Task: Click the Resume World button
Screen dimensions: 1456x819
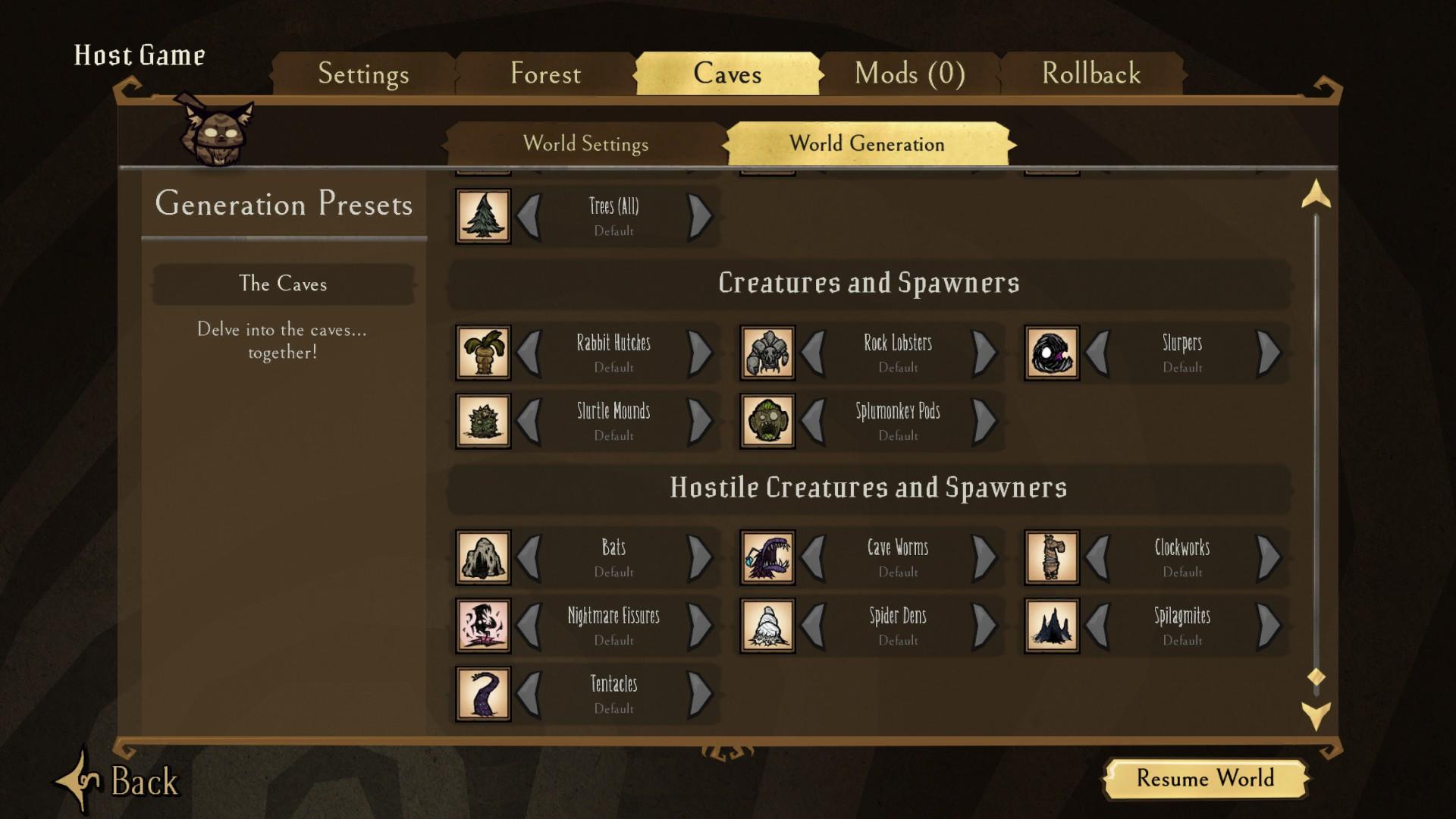Action: pyautogui.click(x=1206, y=780)
